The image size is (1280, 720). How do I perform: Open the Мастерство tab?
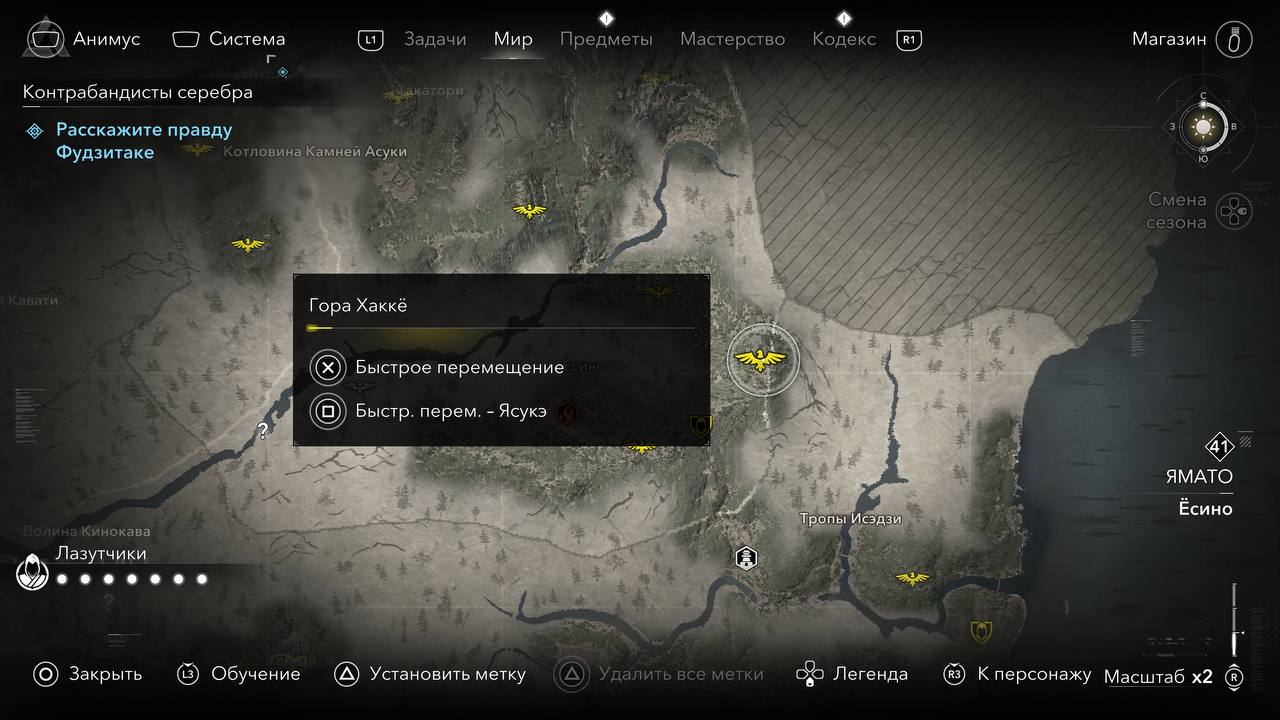(732, 40)
